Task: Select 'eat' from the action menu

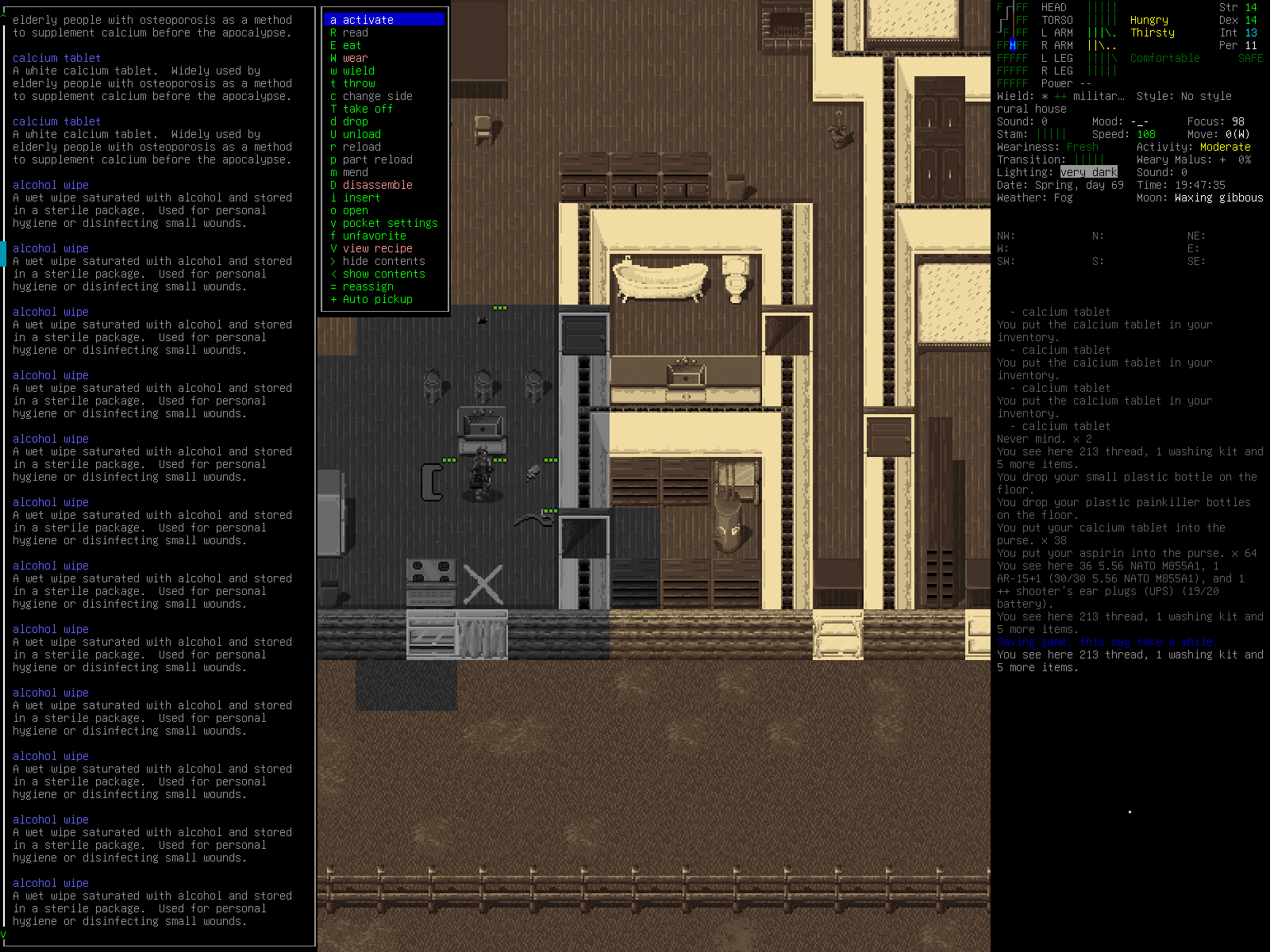Action: (350, 45)
